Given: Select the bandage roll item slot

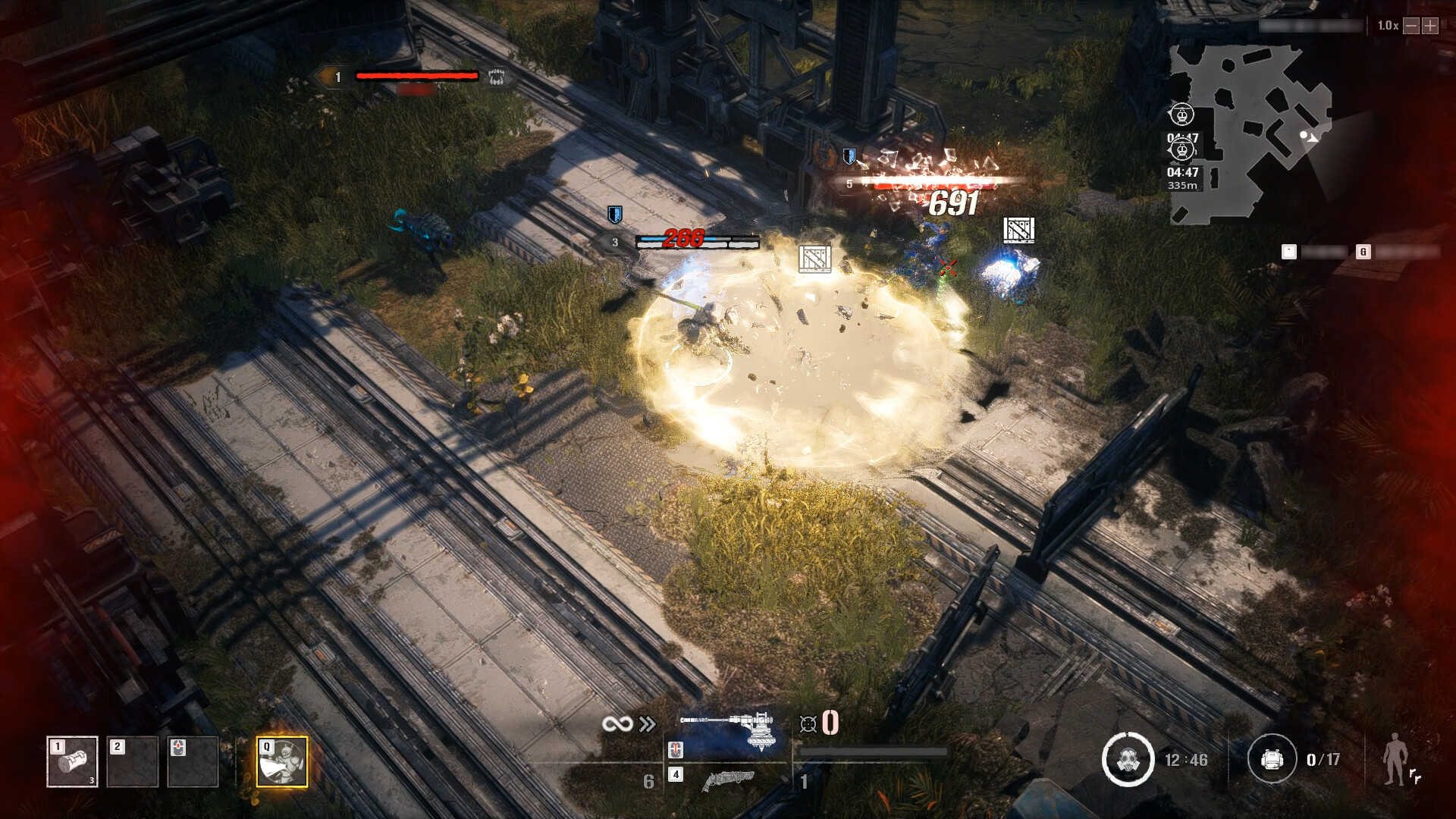Looking at the screenshot, I should click(72, 761).
